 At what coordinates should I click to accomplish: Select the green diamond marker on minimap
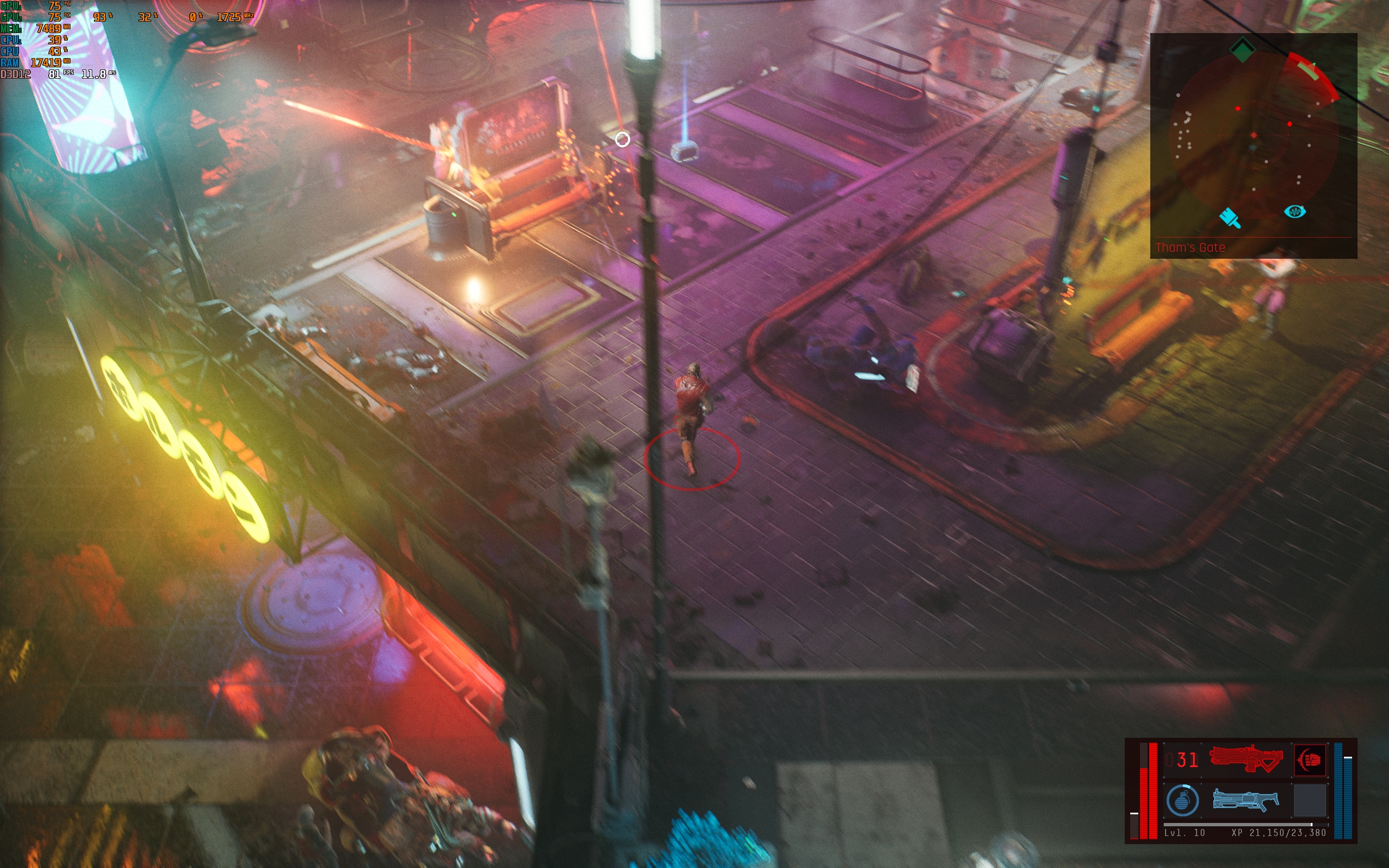coord(1243,50)
